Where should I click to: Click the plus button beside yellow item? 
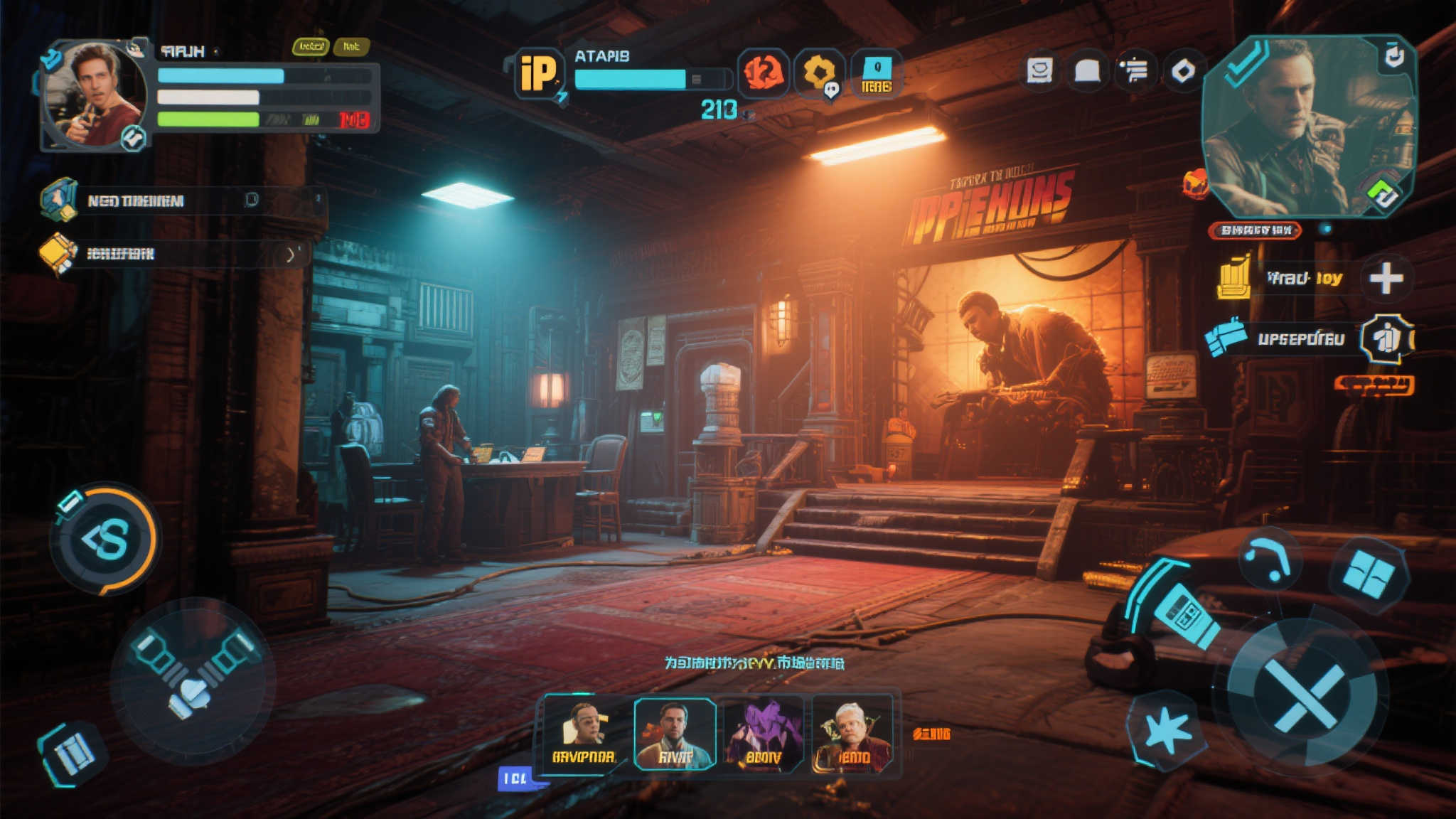coord(1386,278)
